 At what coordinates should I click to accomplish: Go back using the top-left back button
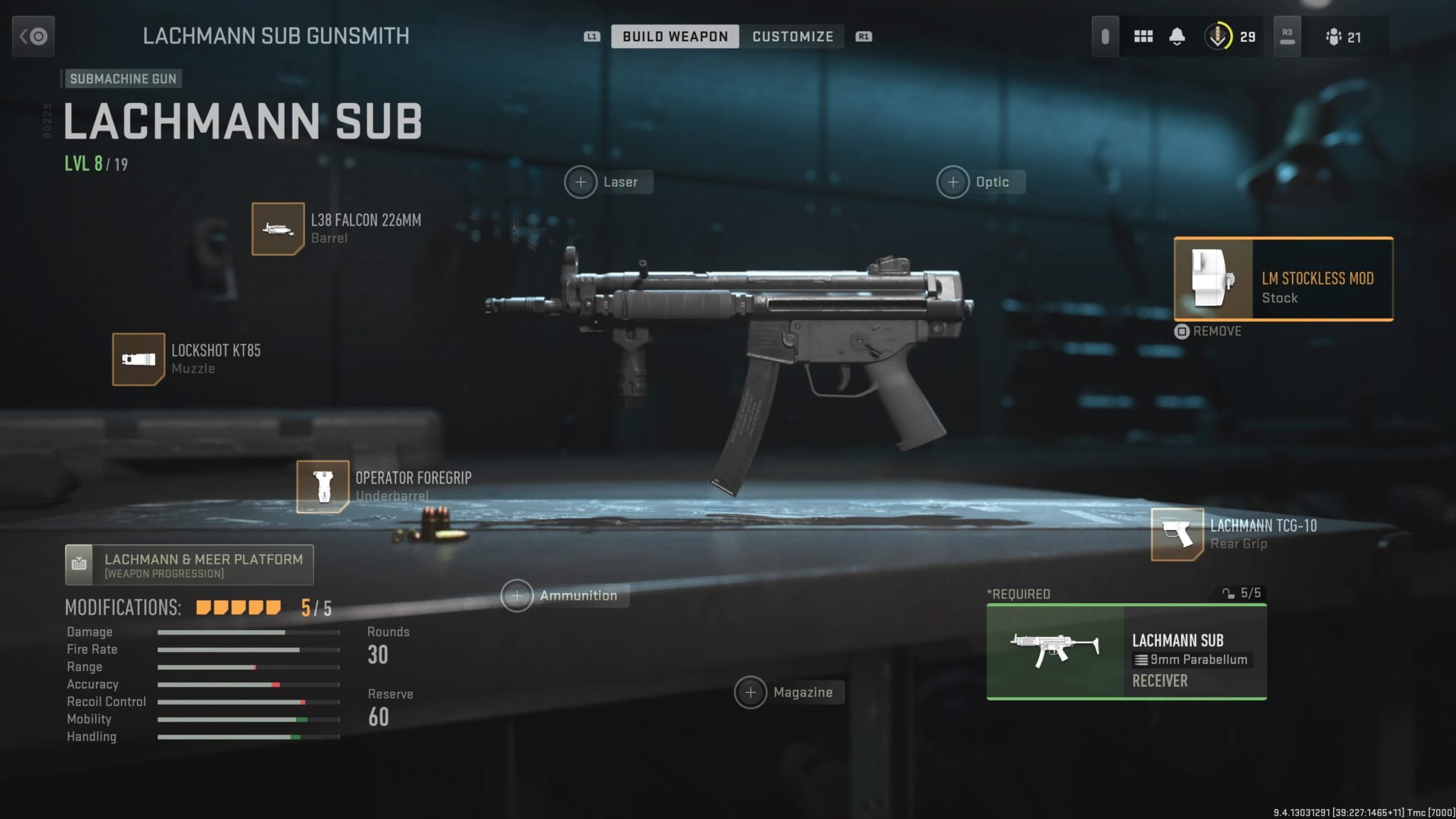(33, 36)
